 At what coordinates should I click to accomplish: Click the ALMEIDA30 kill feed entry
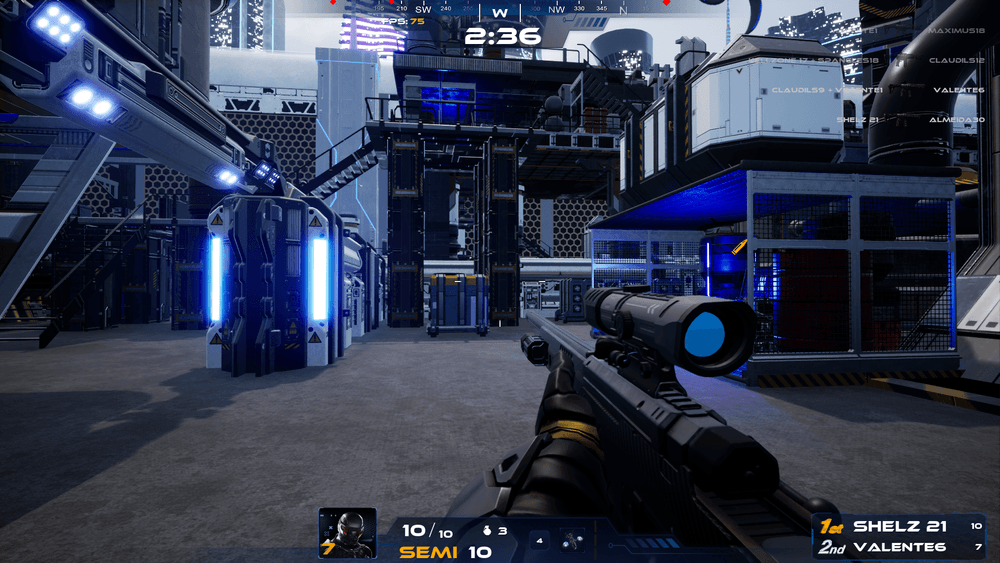coord(958,119)
